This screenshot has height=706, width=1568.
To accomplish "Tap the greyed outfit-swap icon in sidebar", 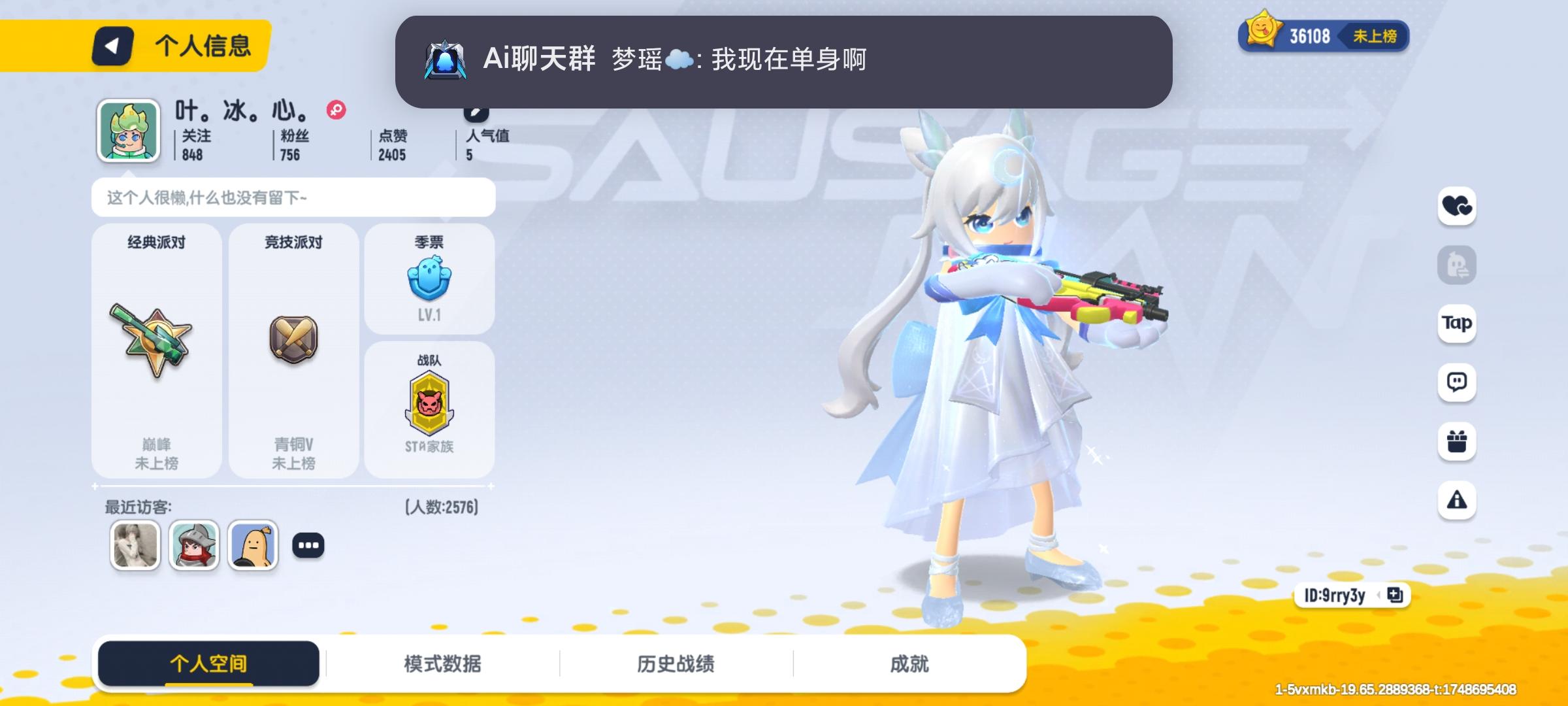I will pyautogui.click(x=1458, y=264).
